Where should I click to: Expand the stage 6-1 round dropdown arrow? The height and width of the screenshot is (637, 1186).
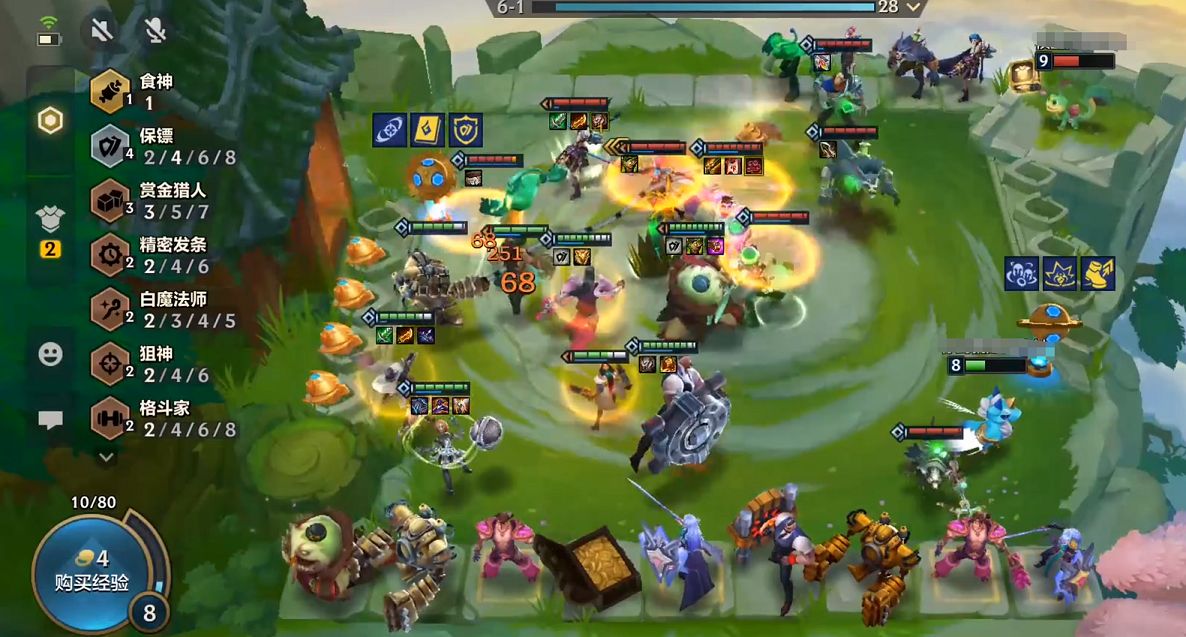click(x=914, y=7)
